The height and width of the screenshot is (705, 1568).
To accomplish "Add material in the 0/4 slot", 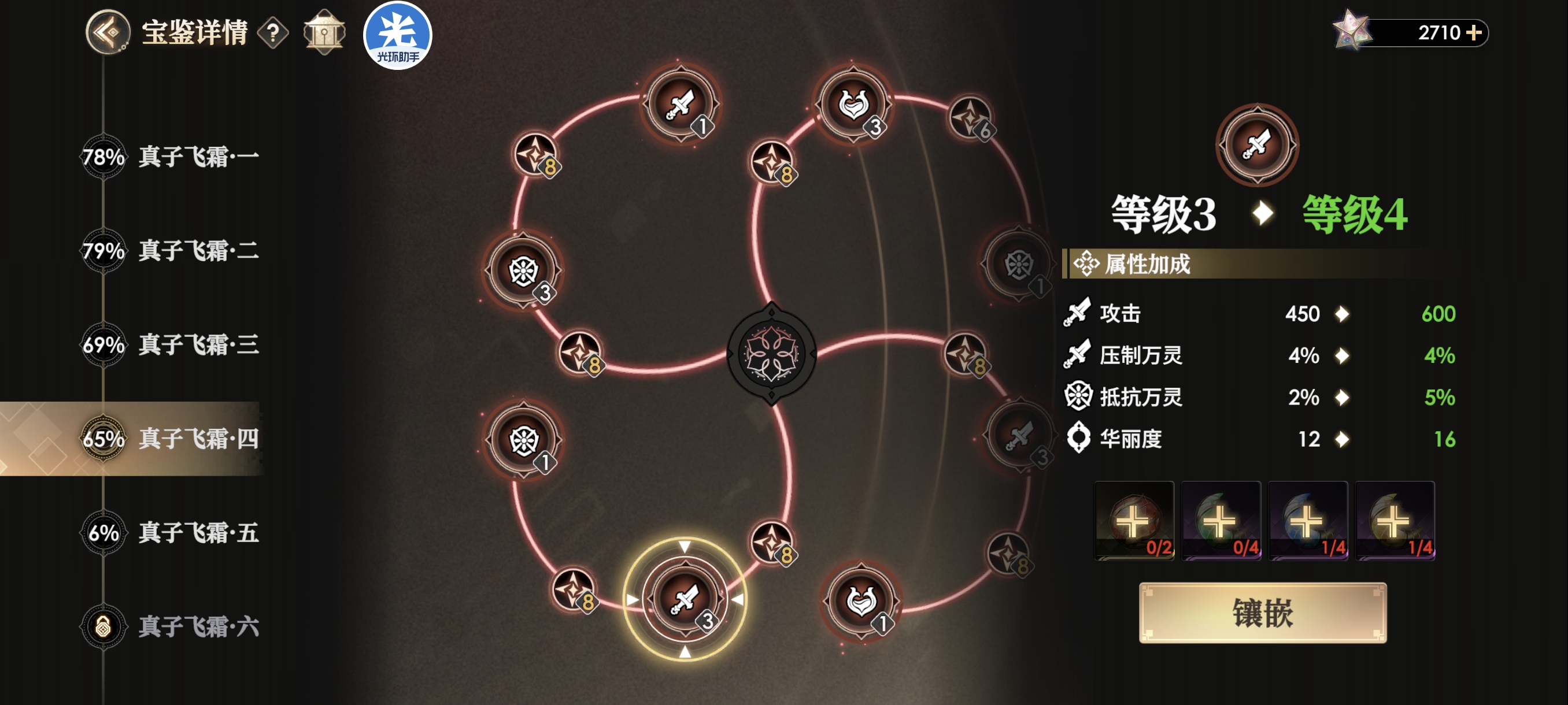I will click(1221, 521).
